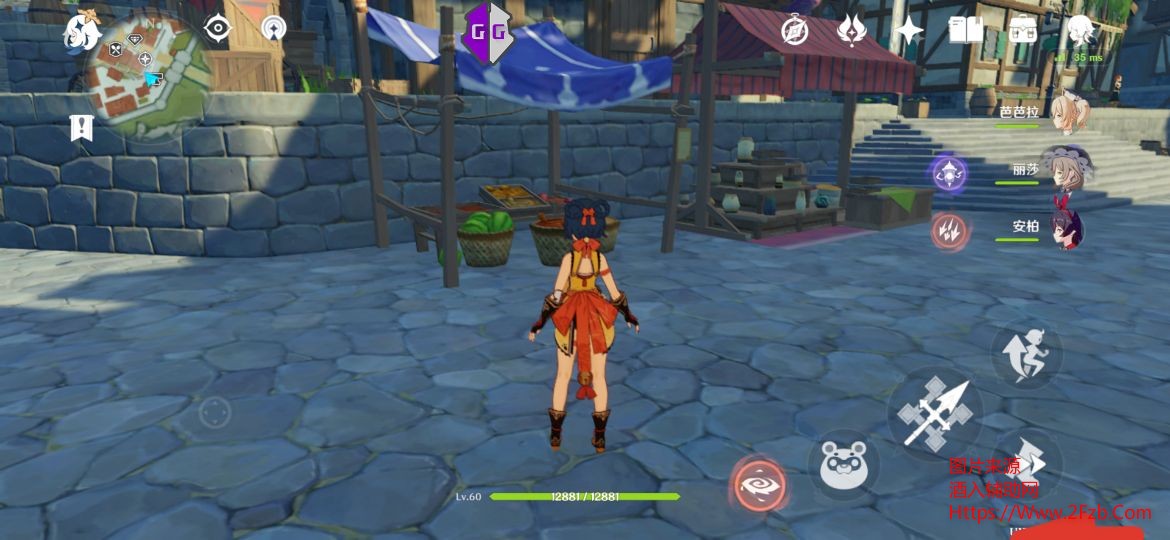Unleash the red swirl elemental burst
The height and width of the screenshot is (540, 1170).
(x=758, y=485)
